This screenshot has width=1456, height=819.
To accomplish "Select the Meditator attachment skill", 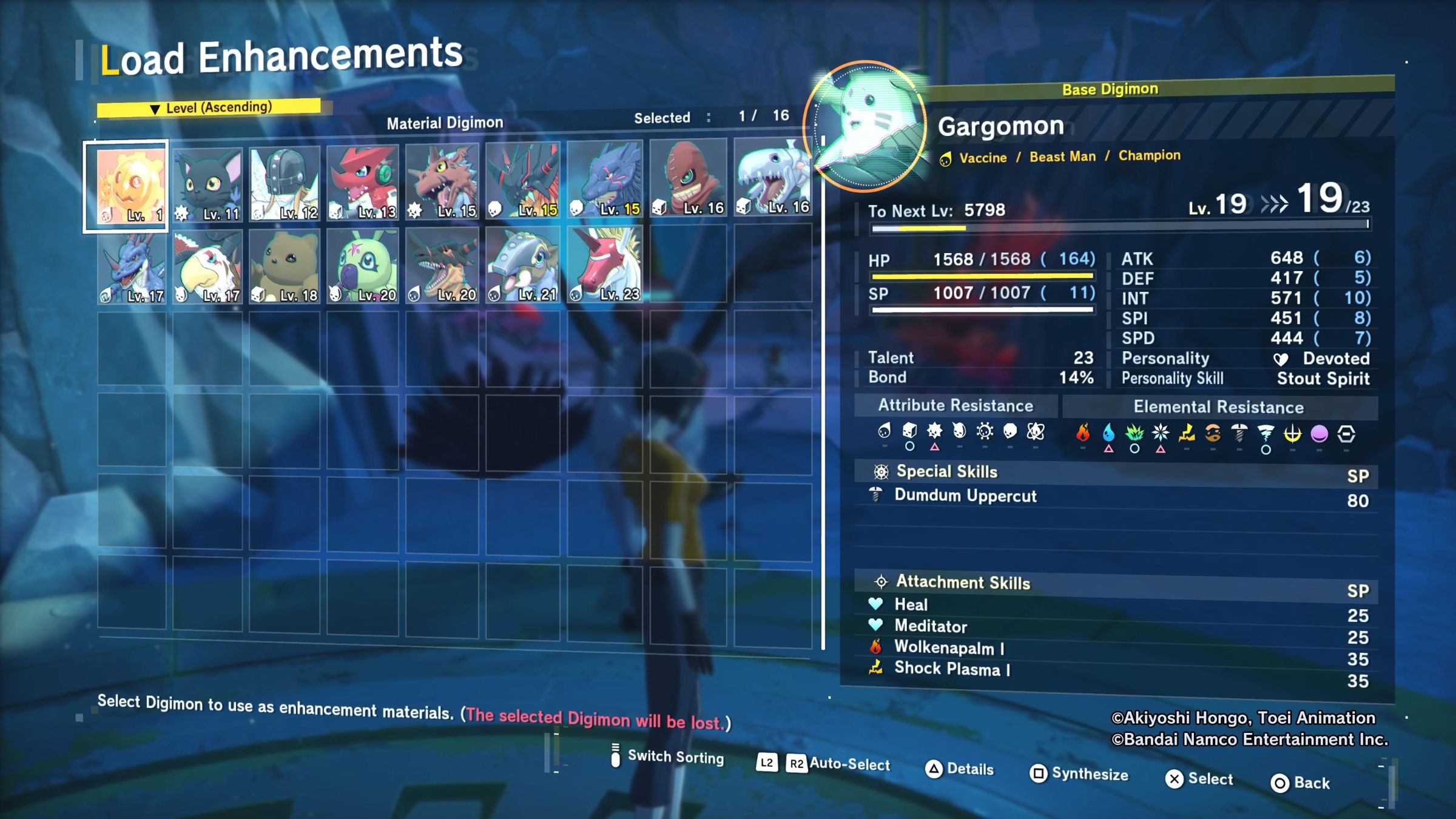I will (x=931, y=626).
